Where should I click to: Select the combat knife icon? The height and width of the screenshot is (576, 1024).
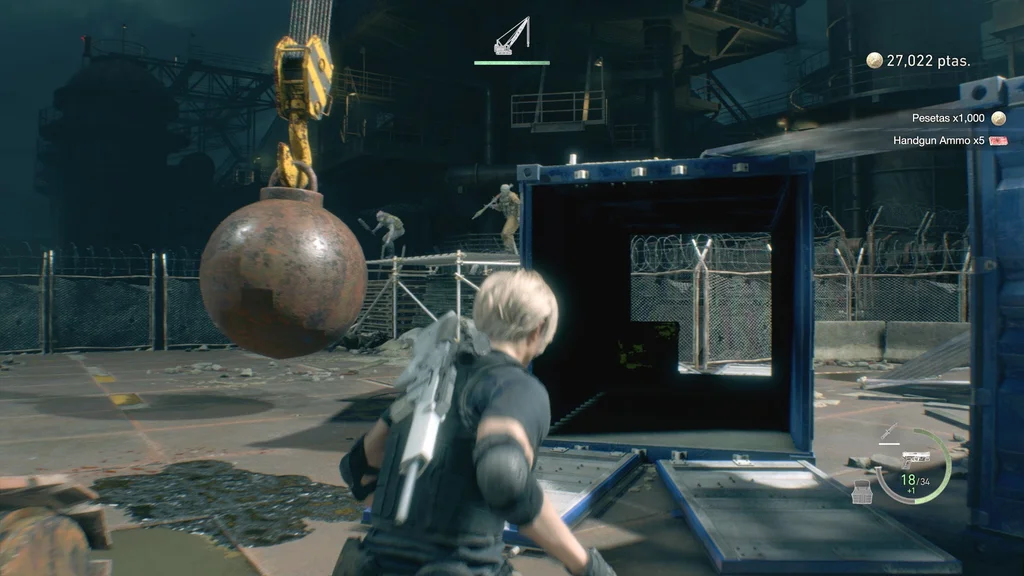point(888,432)
